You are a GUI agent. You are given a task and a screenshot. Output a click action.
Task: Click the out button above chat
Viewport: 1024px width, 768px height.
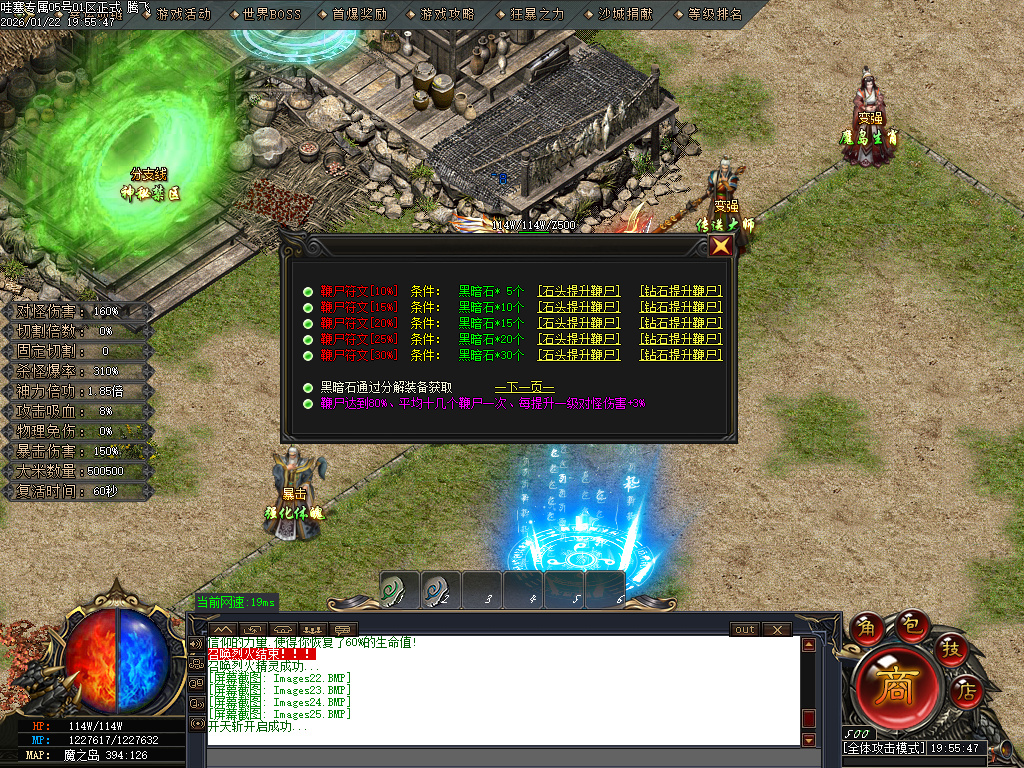[744, 630]
